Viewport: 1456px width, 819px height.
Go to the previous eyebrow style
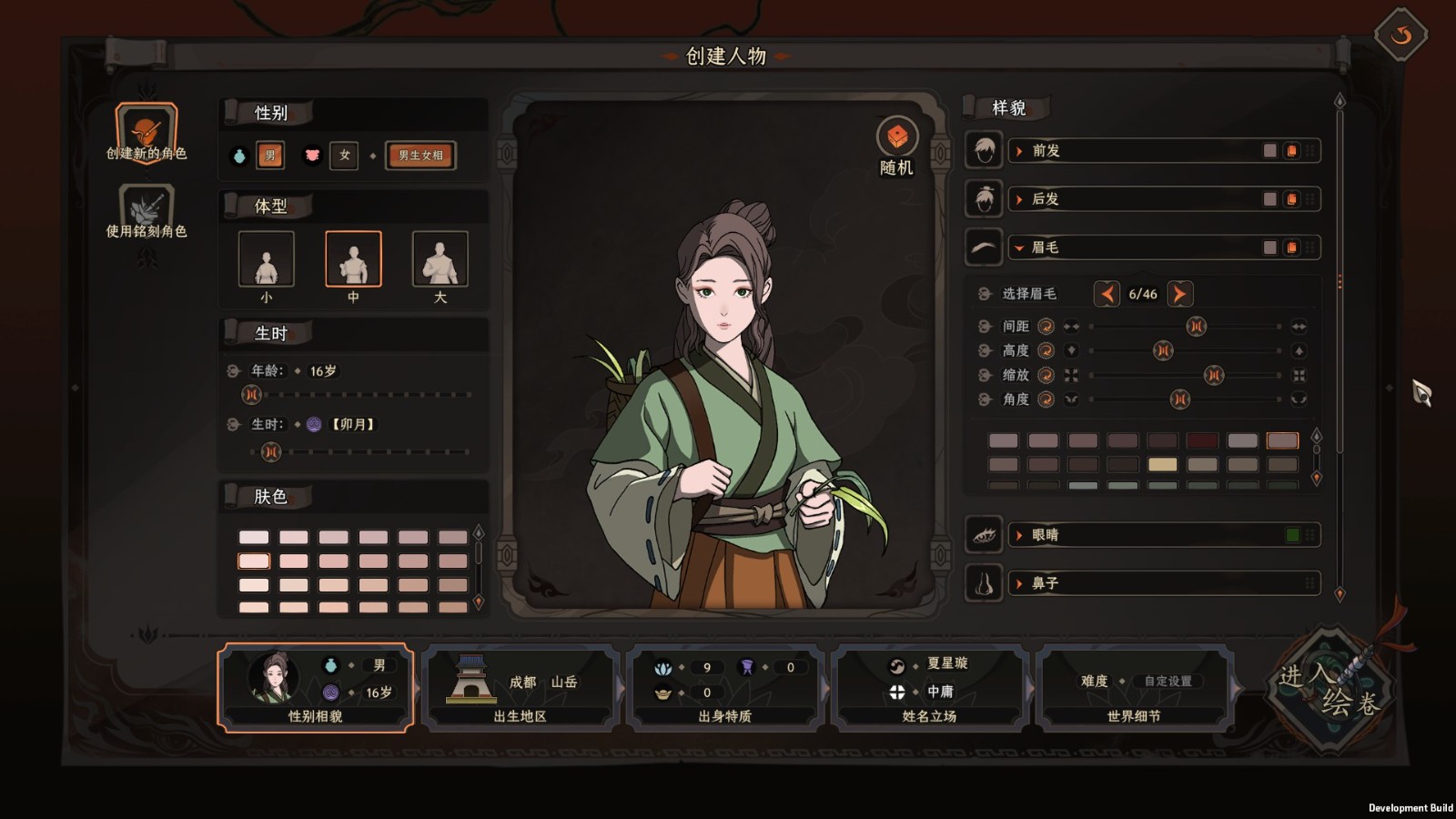[x=1107, y=294]
